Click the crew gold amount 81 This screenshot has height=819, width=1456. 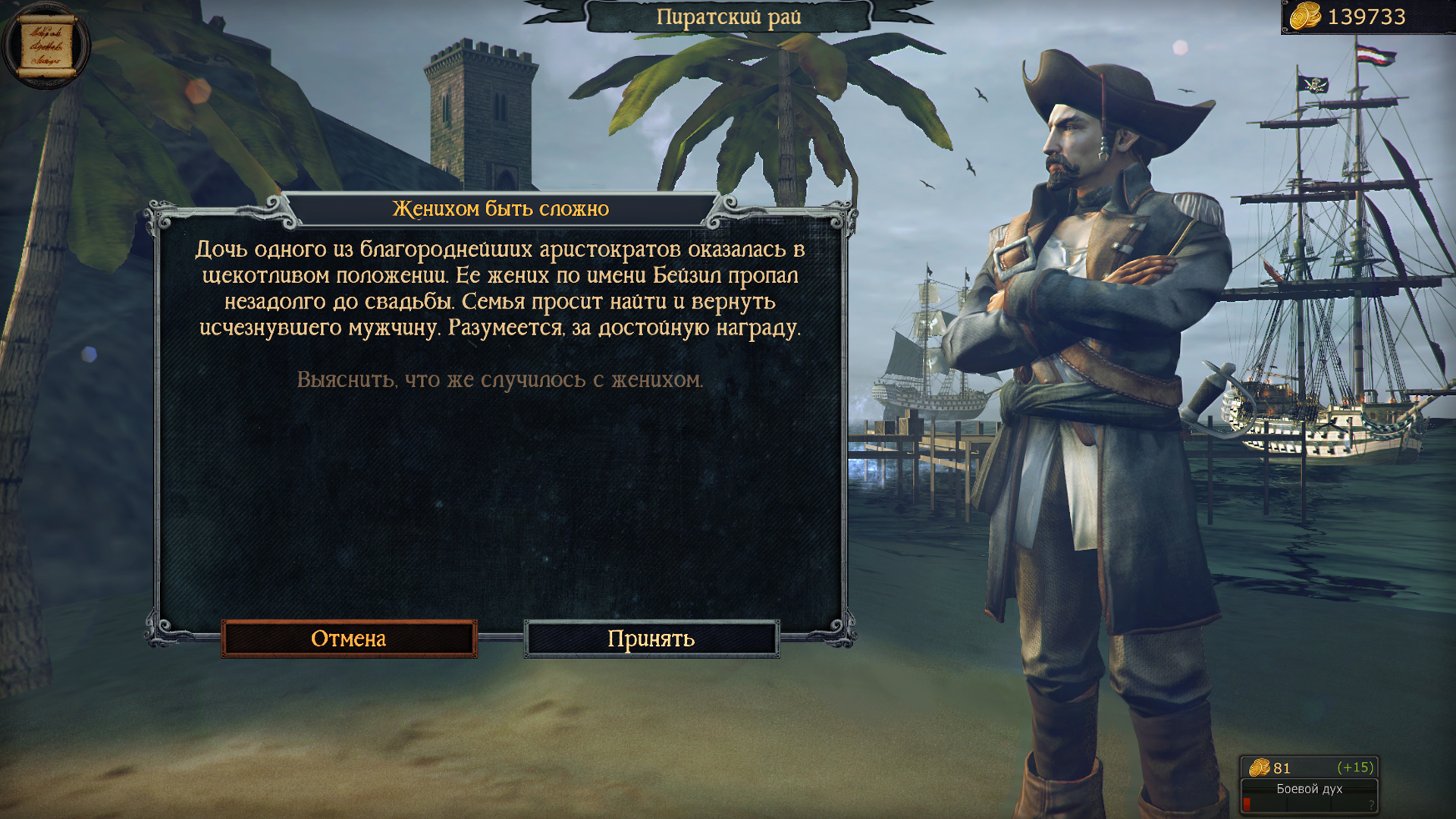click(1282, 768)
